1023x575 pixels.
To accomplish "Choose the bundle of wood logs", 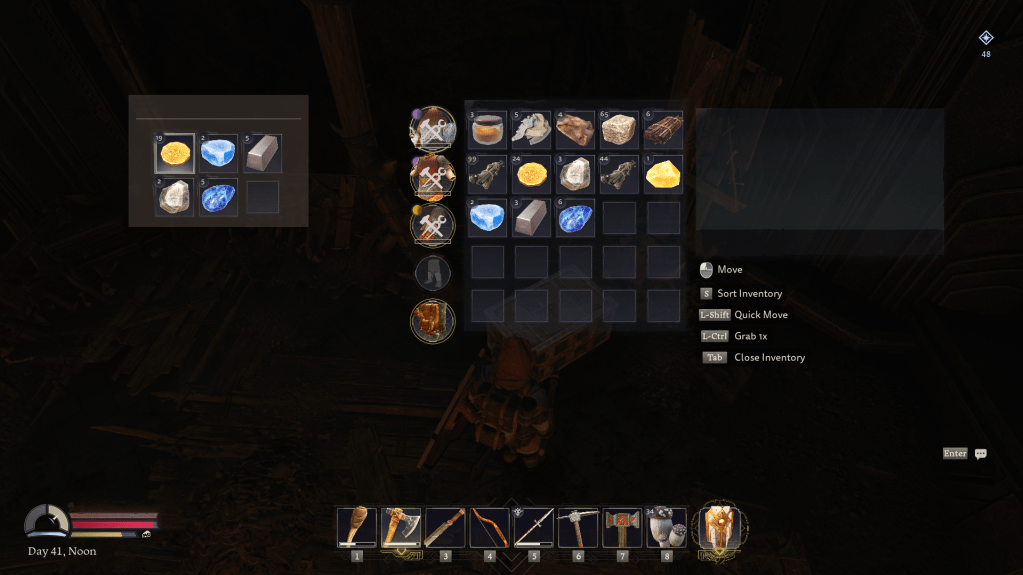I will (x=663, y=130).
